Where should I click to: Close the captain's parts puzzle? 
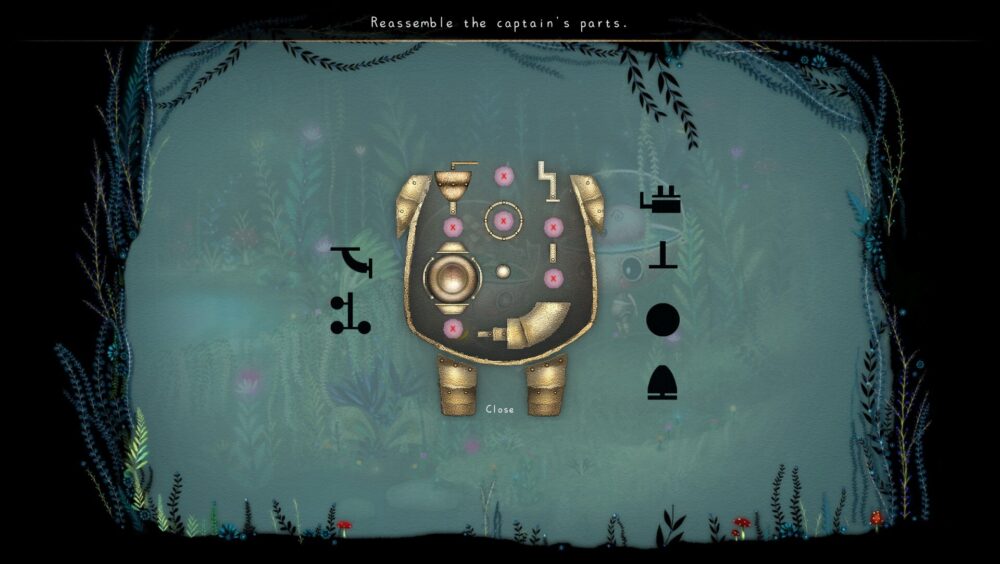tap(499, 409)
